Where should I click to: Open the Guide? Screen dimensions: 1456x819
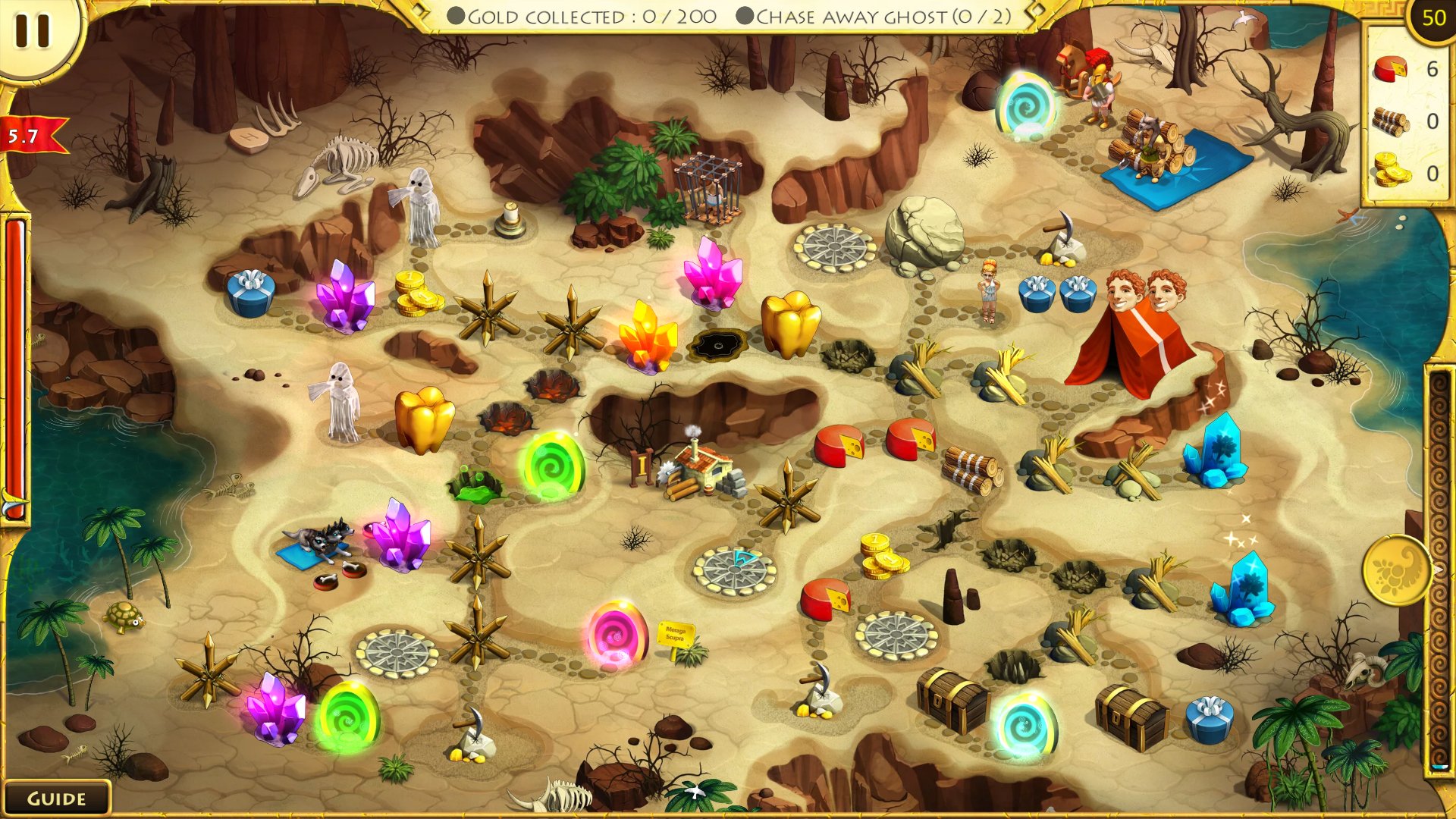pos(57,798)
